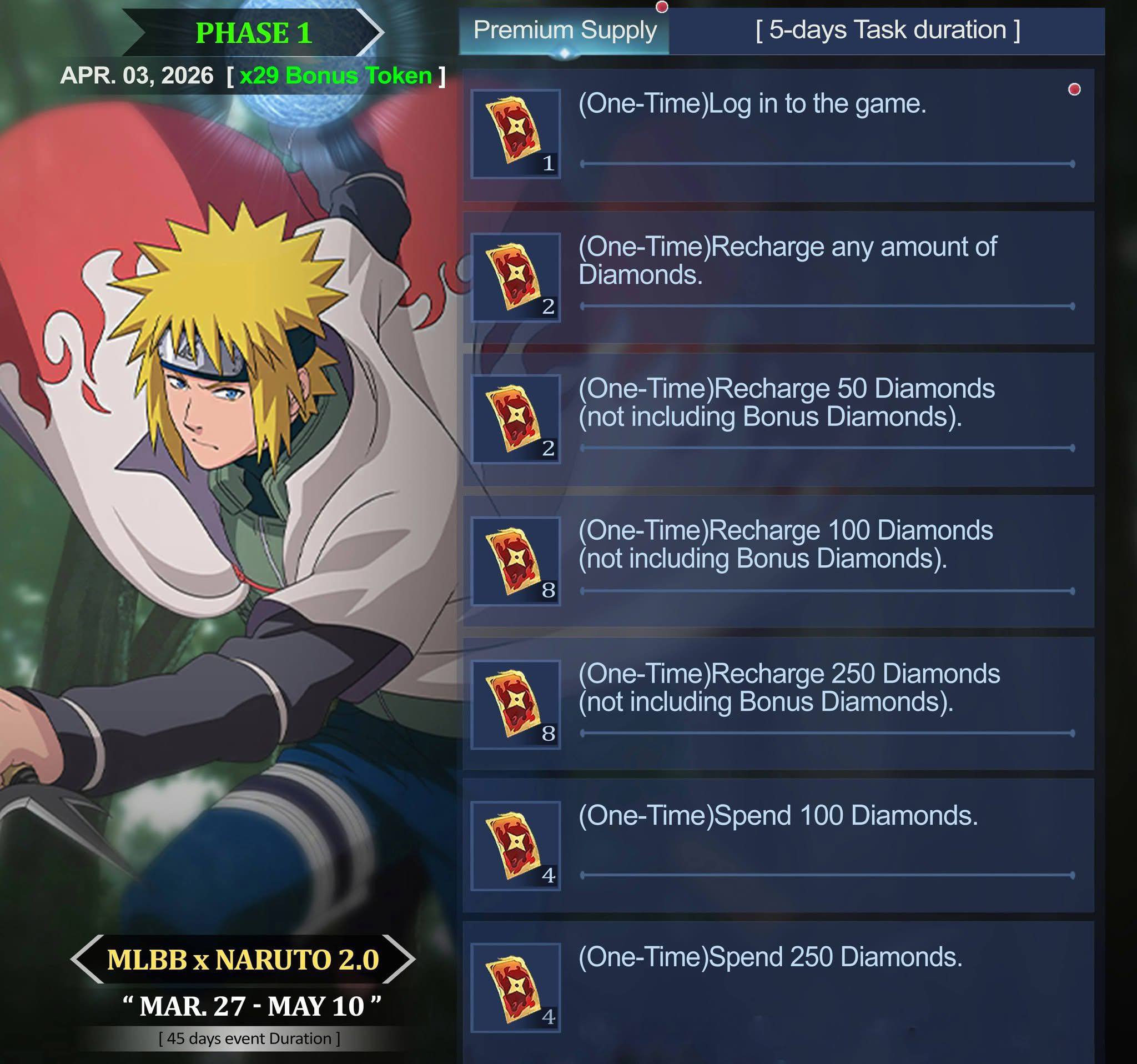This screenshot has width=1137, height=1064.
Task: Click the token reward icon for login task
Action: pos(515,134)
